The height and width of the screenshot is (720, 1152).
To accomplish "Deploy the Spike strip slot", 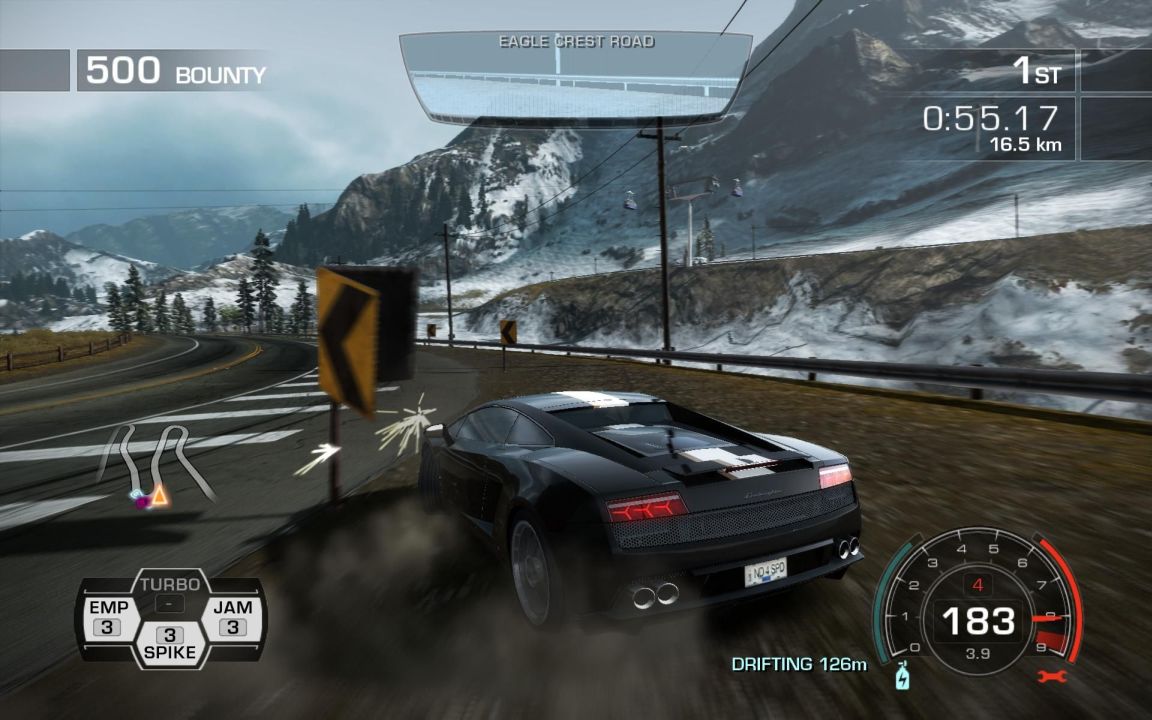I will [170, 644].
